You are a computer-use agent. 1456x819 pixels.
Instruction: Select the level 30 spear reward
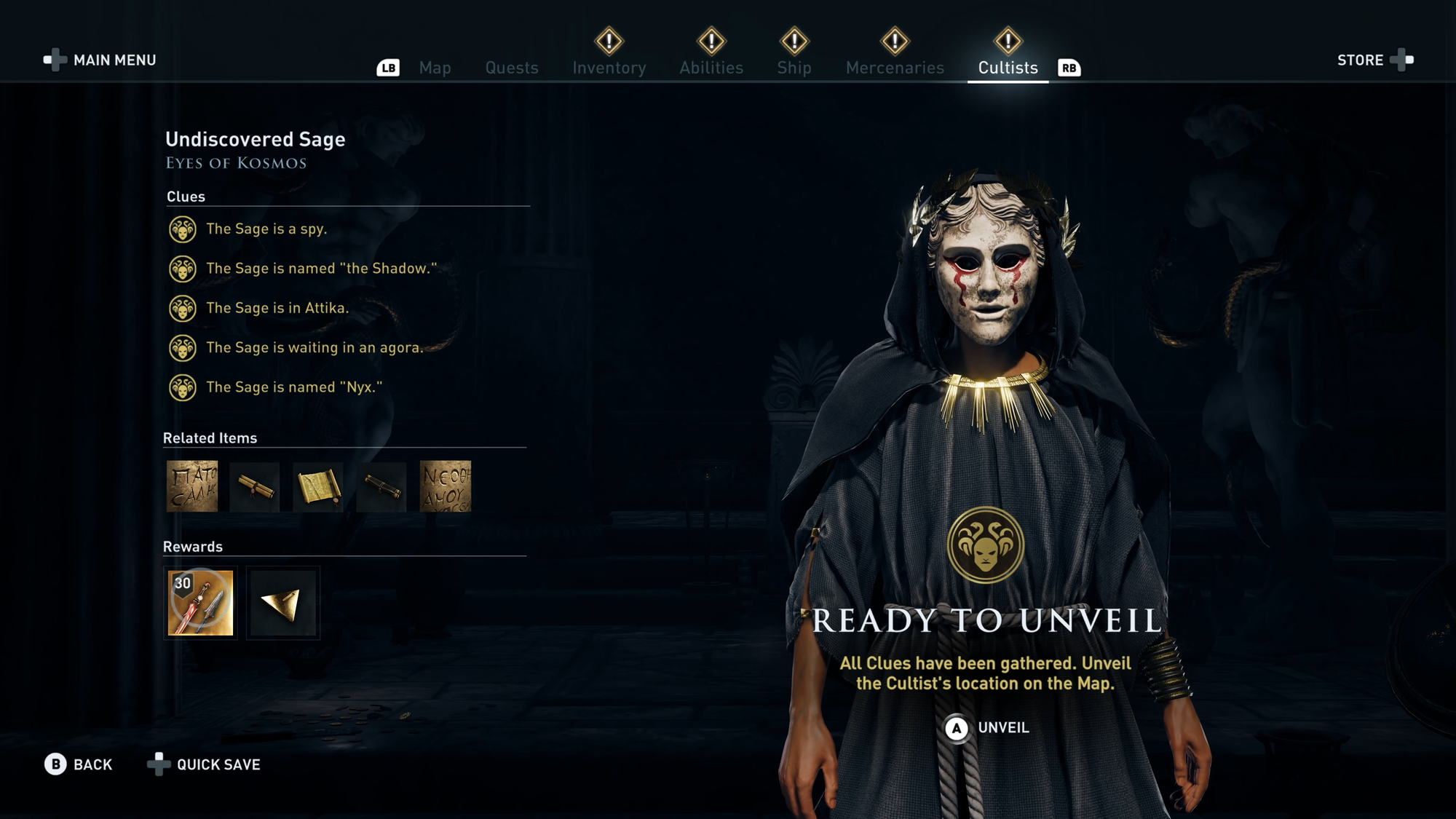pyautogui.click(x=200, y=603)
